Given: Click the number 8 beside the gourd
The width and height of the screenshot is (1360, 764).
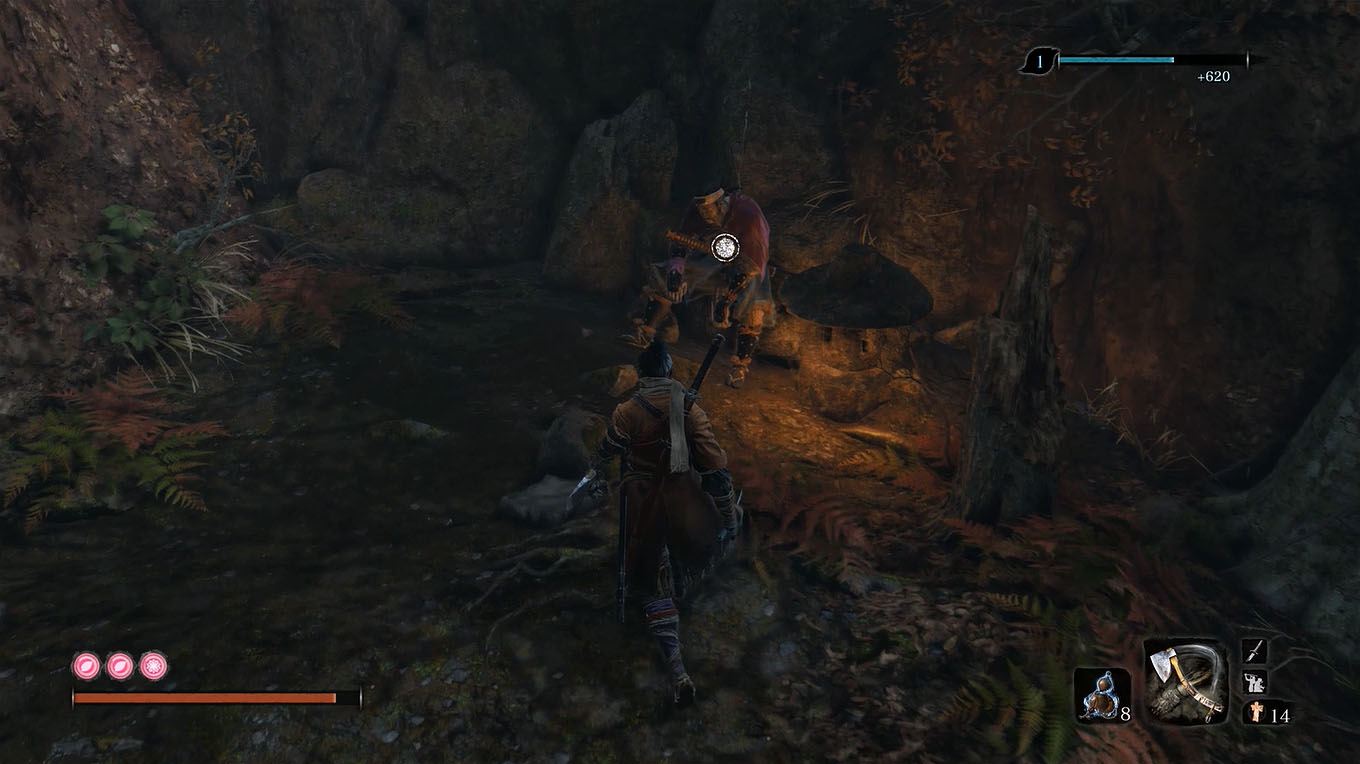Looking at the screenshot, I should 1125,713.
